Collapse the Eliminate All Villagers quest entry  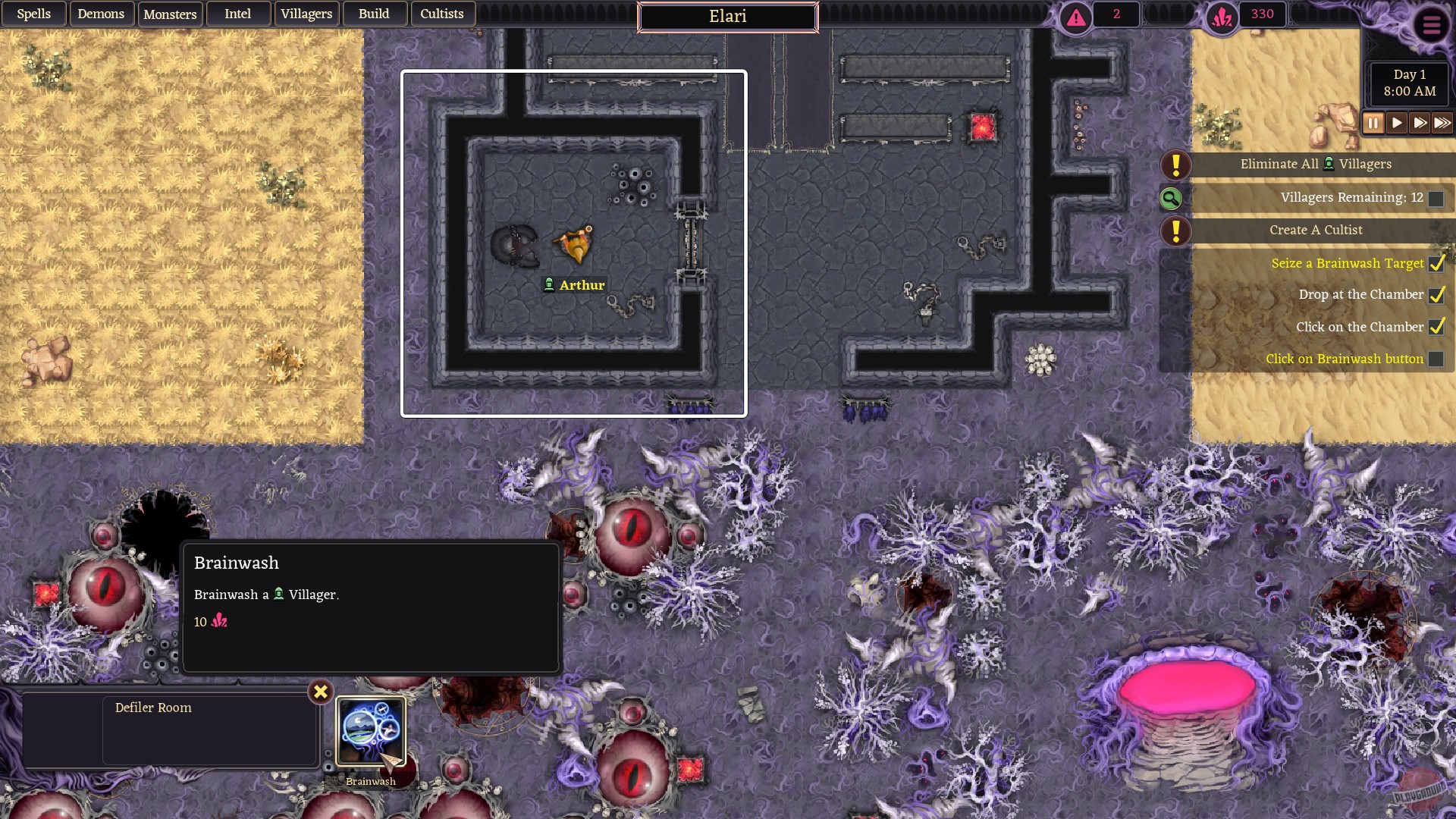coord(1316,164)
